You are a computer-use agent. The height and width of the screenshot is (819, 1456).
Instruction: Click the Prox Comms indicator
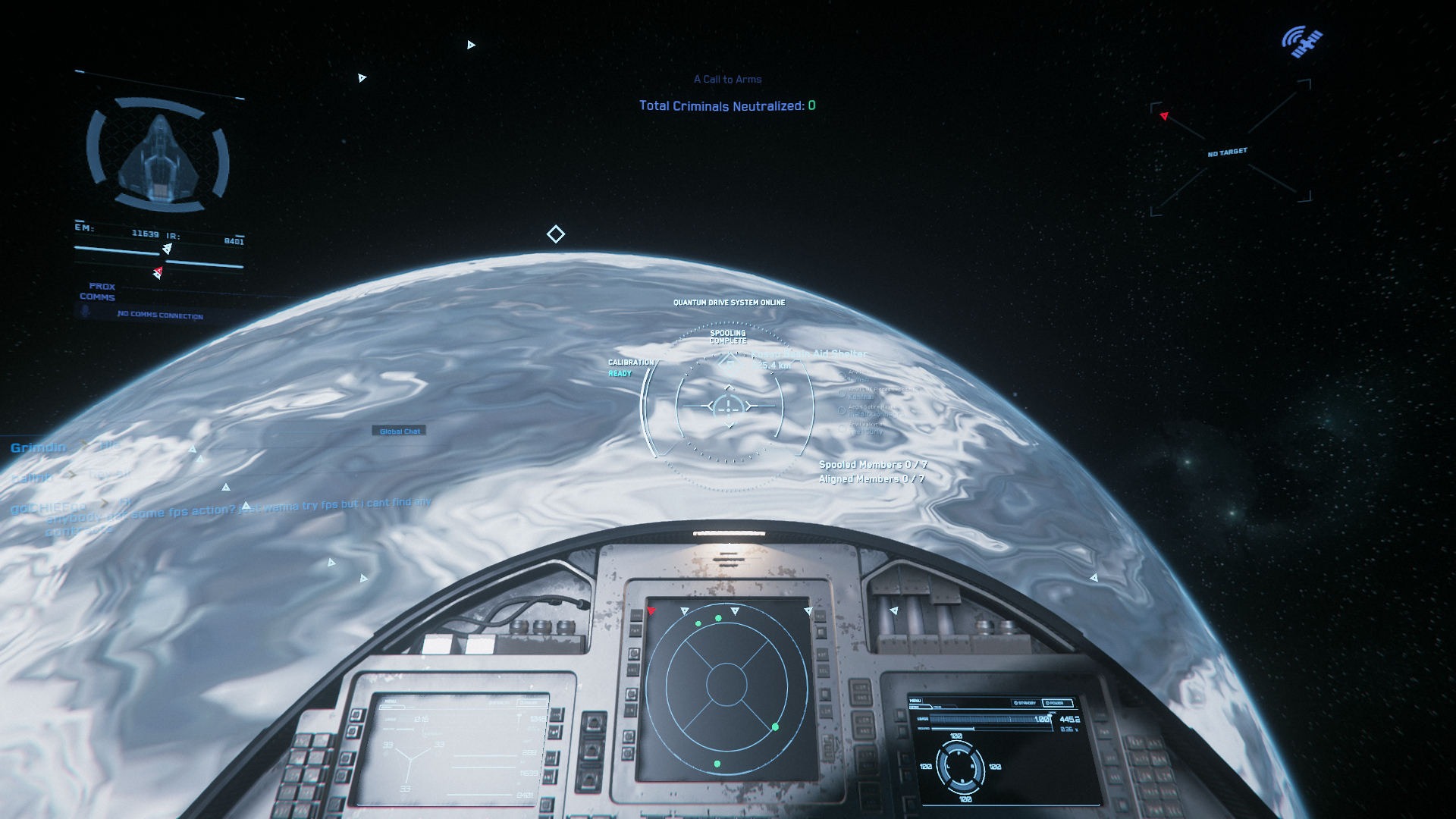97,292
